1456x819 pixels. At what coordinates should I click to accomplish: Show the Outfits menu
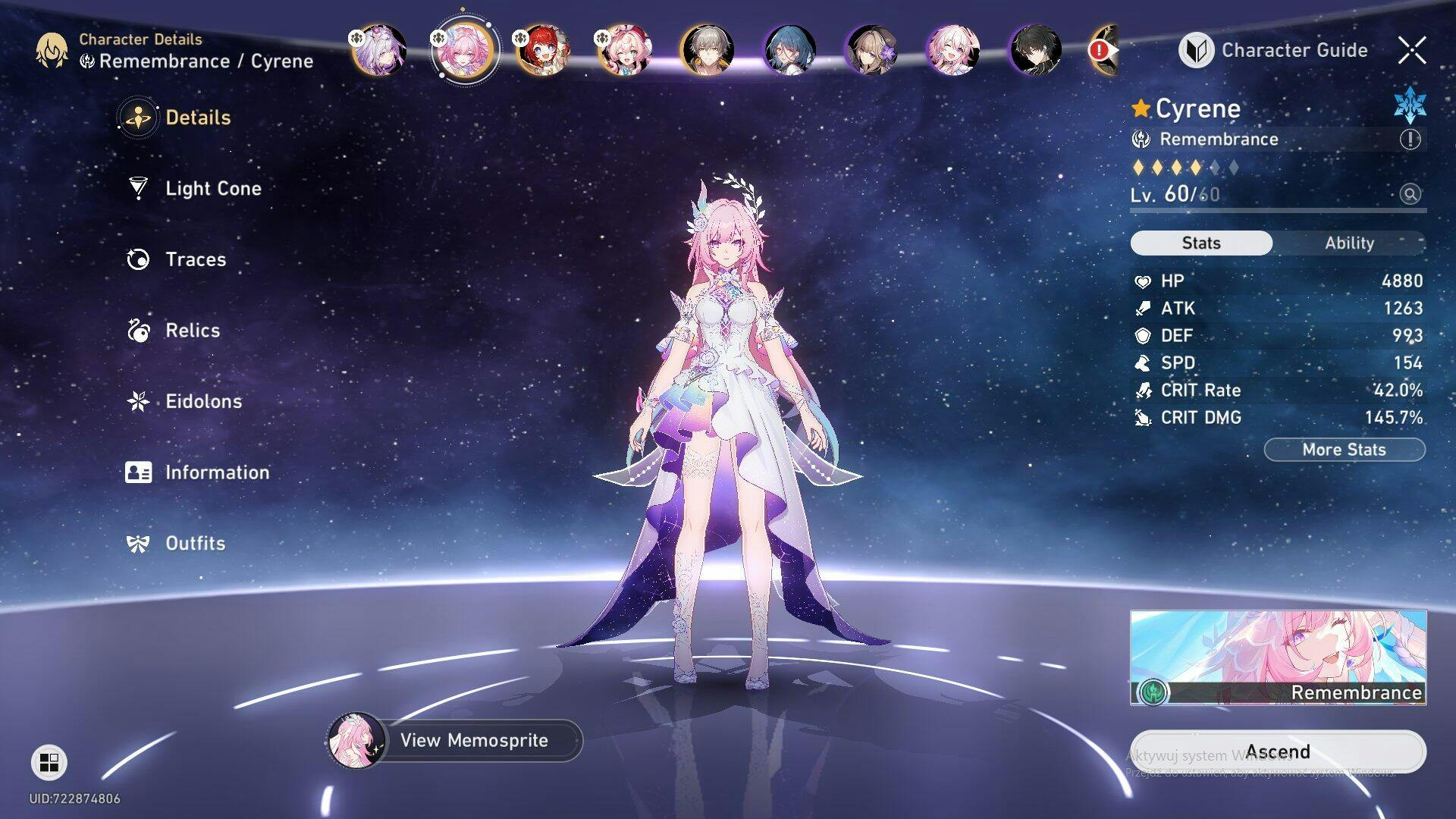coord(195,544)
